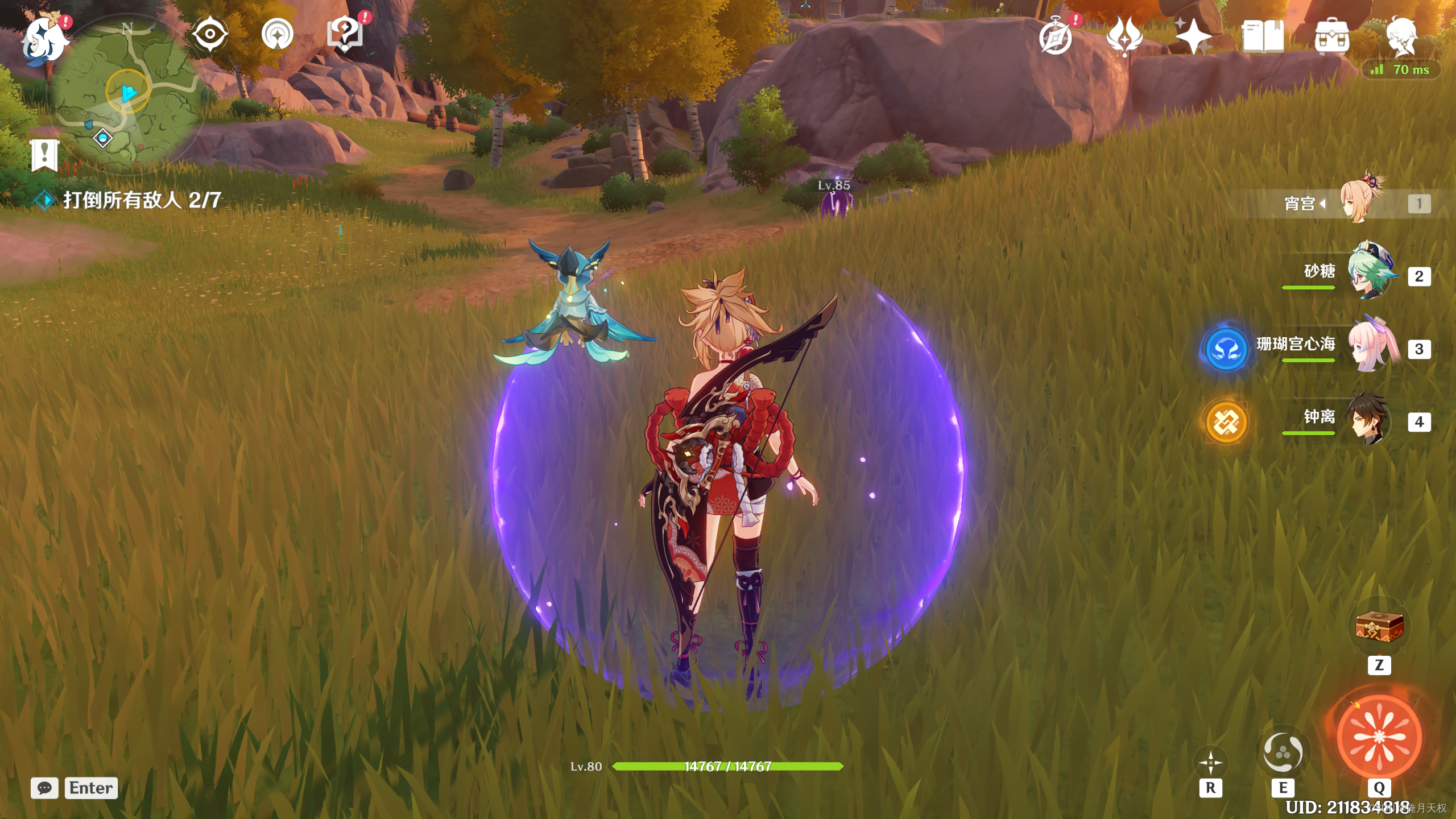Open the Paimon menu
Image resolution: width=1456 pixels, height=819 pixels.
44,39
